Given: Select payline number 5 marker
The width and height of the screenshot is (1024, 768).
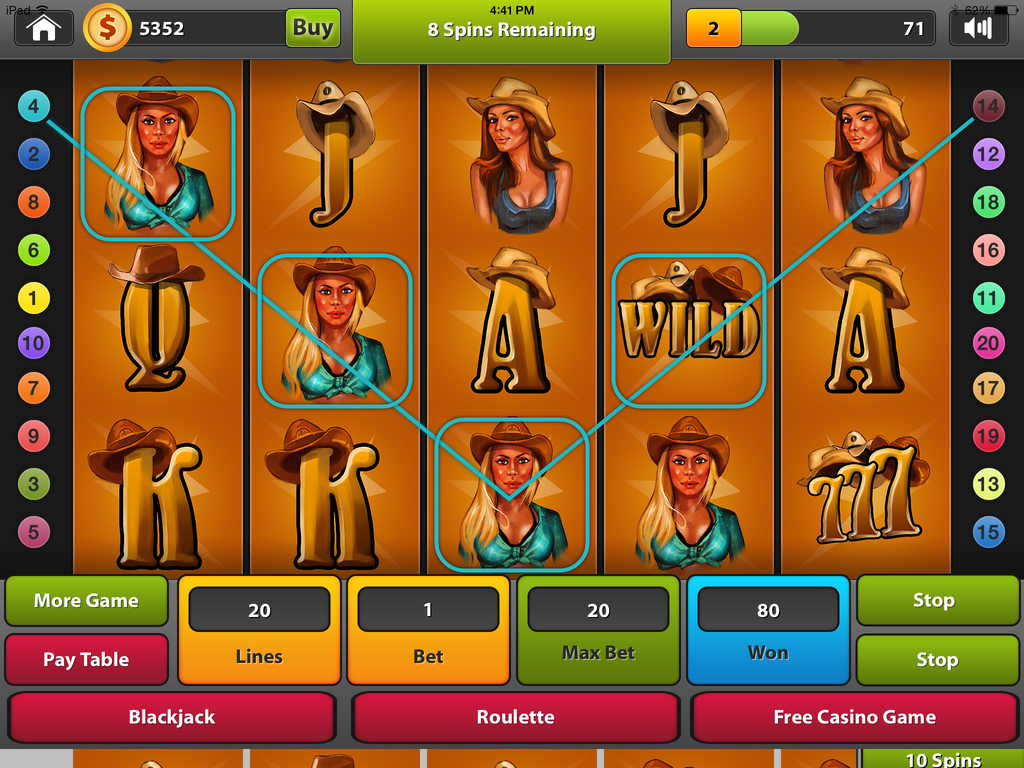Looking at the screenshot, I should (x=33, y=532).
